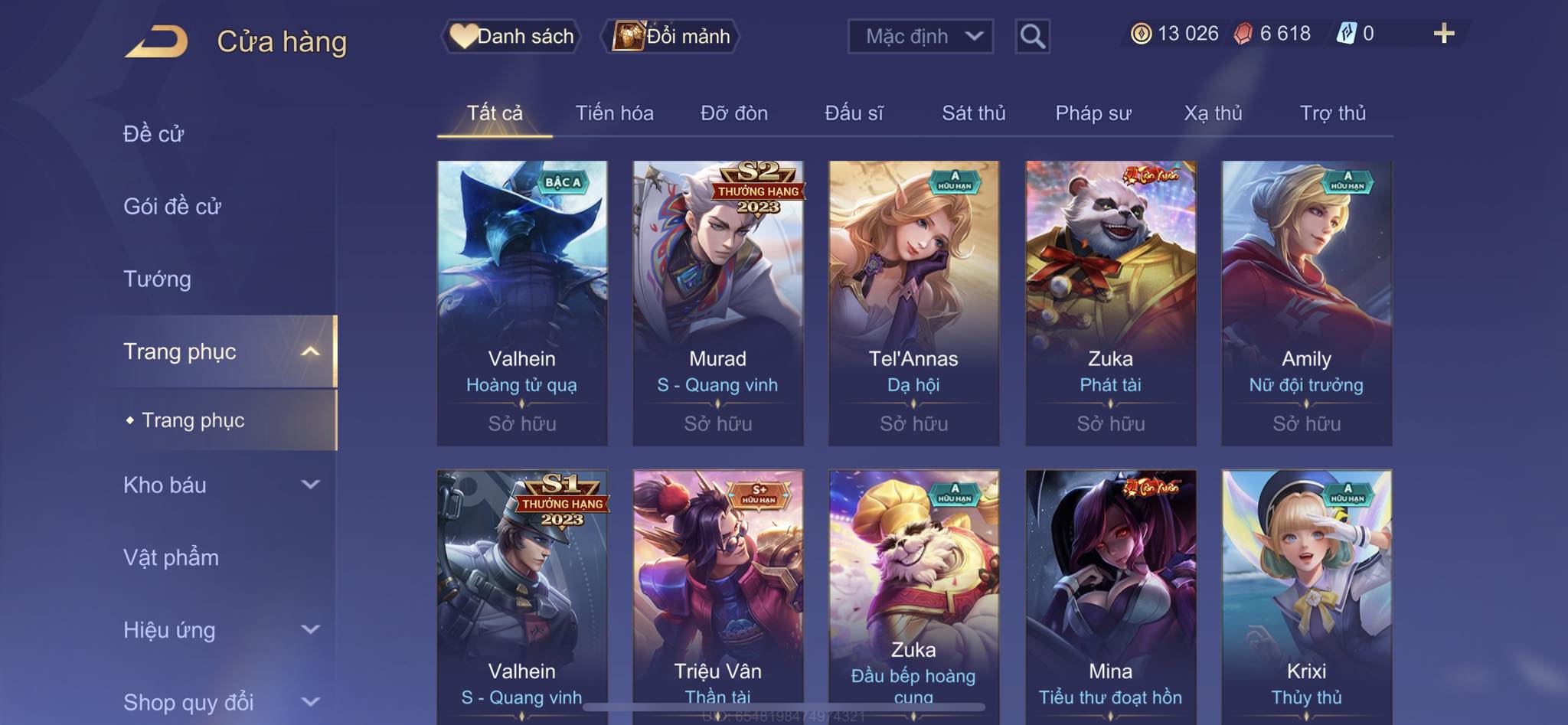This screenshot has width=1568, height=725.
Task: Filter by Pháp sư tab
Action: 1093,113
